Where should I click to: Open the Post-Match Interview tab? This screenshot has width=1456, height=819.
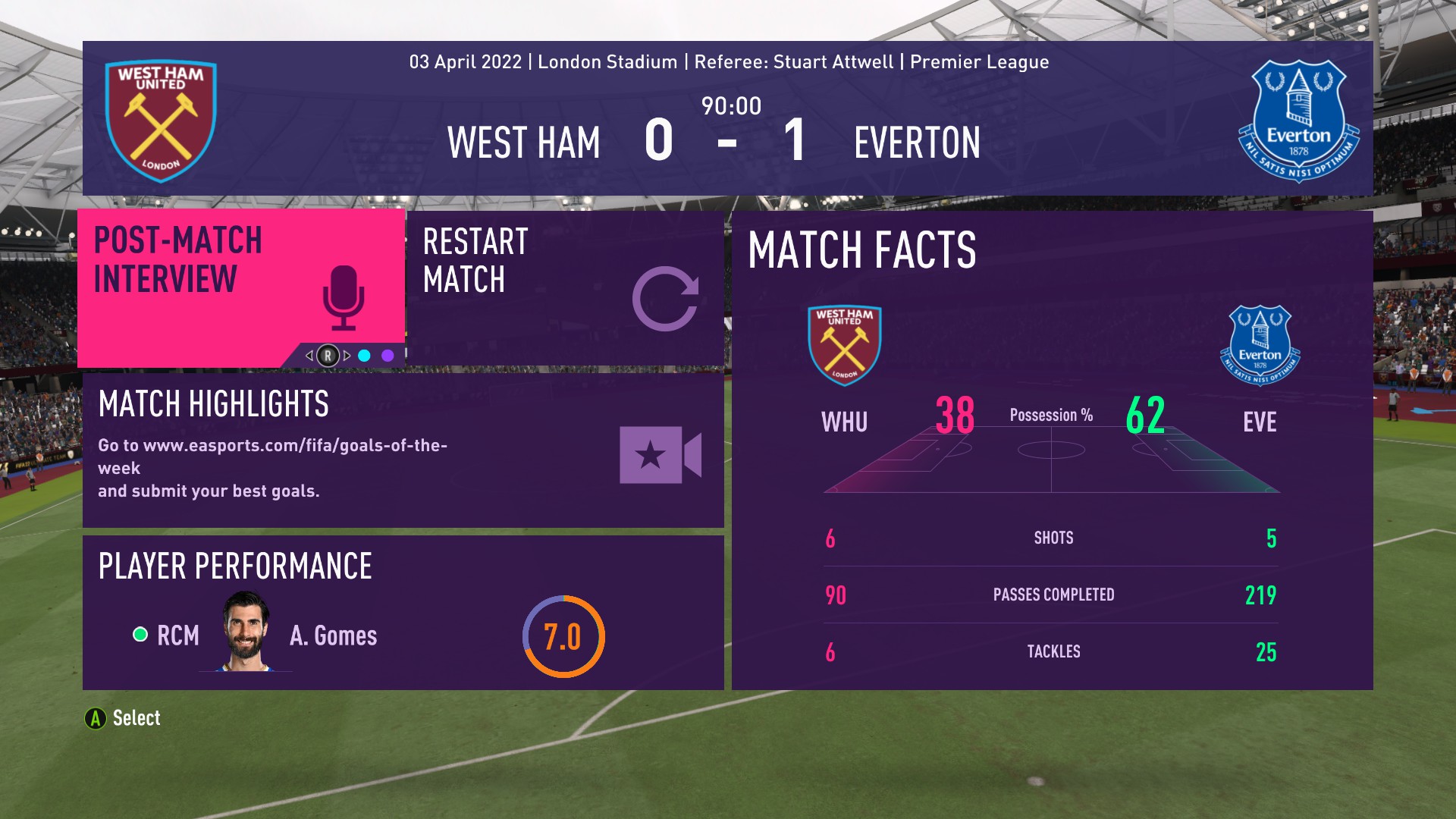point(178,259)
